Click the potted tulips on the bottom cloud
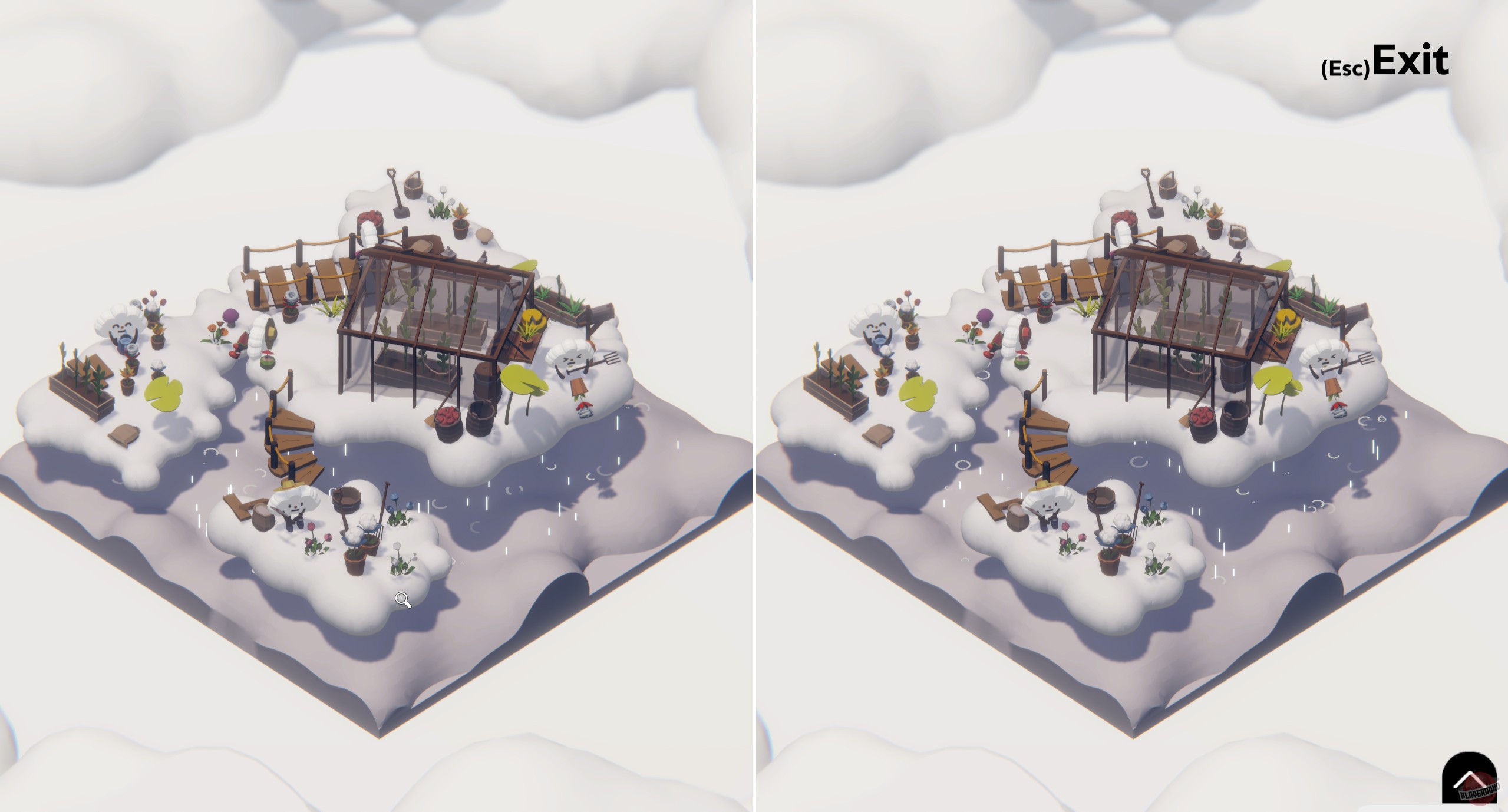Viewport: 1508px width, 812px height. (x=354, y=560)
